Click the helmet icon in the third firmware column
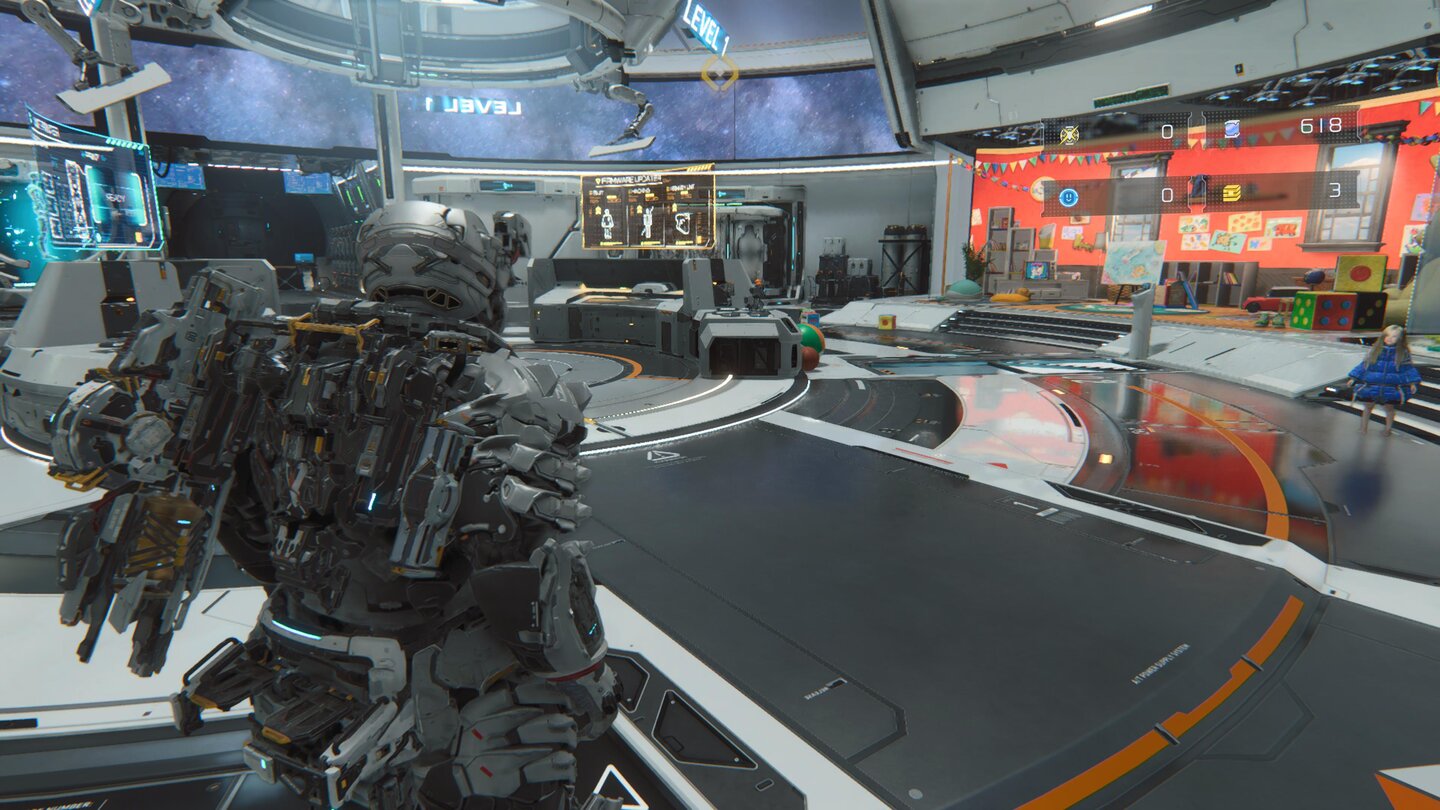 [682, 222]
